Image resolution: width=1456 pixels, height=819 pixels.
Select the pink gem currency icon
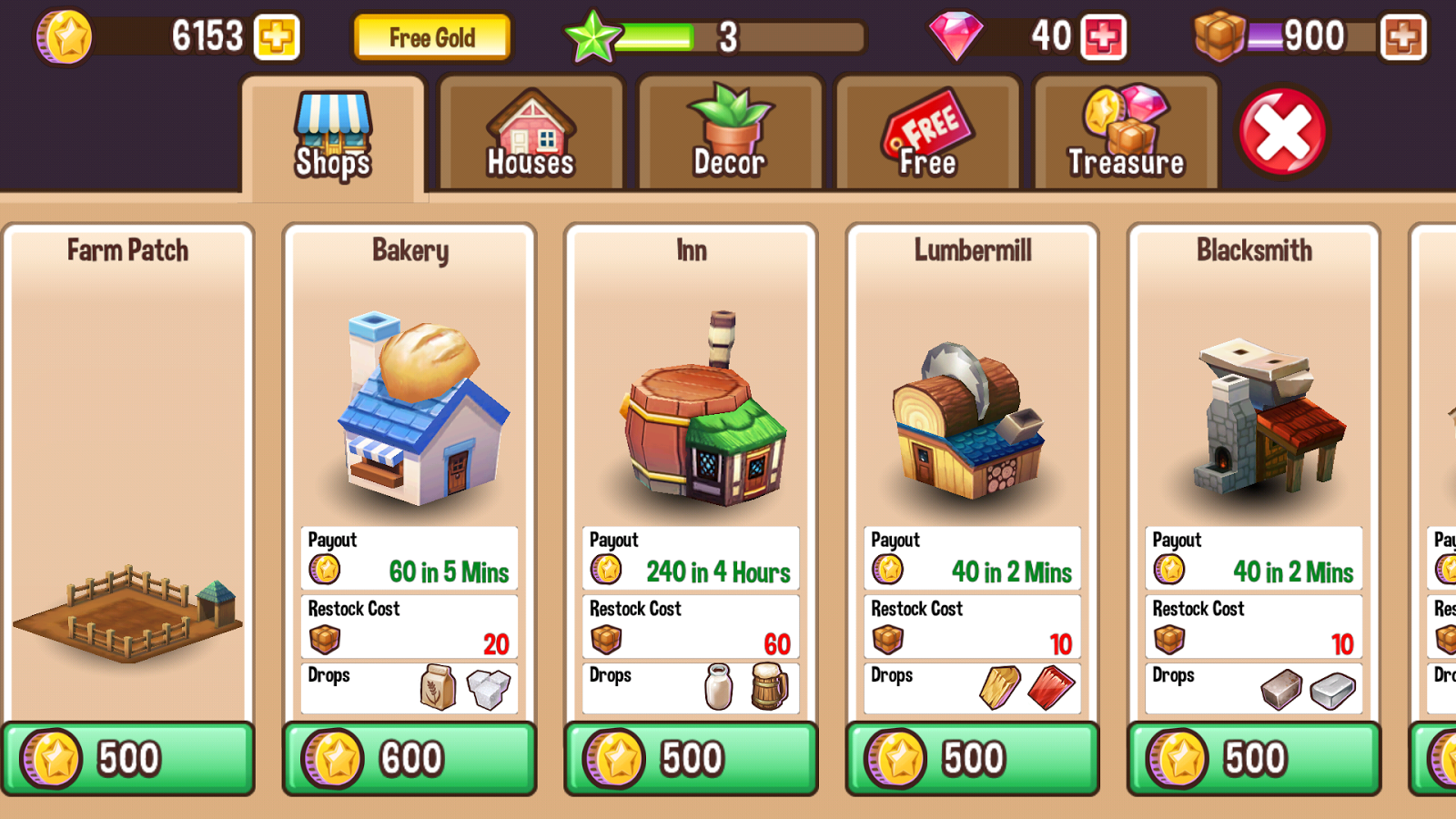[956, 36]
